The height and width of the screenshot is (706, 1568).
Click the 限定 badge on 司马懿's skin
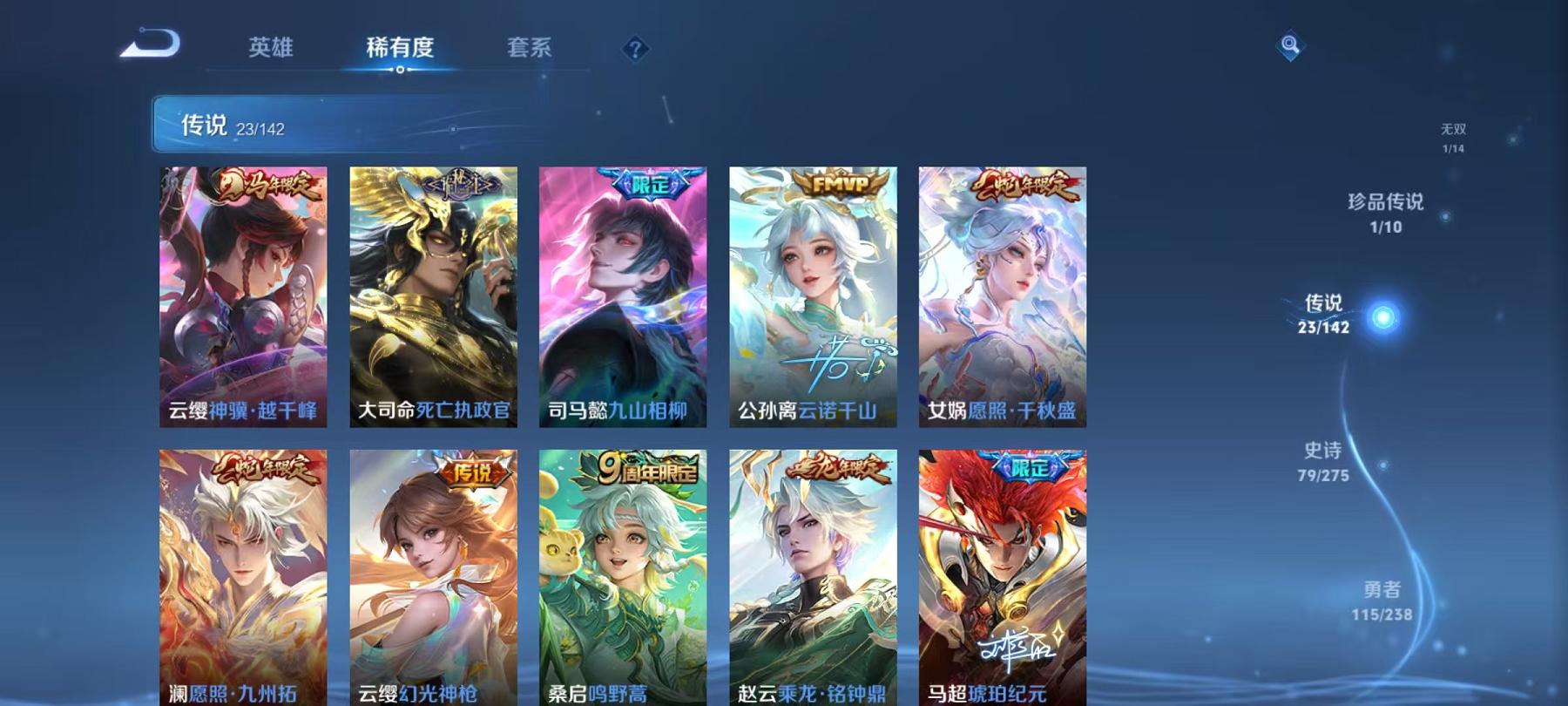tap(649, 184)
